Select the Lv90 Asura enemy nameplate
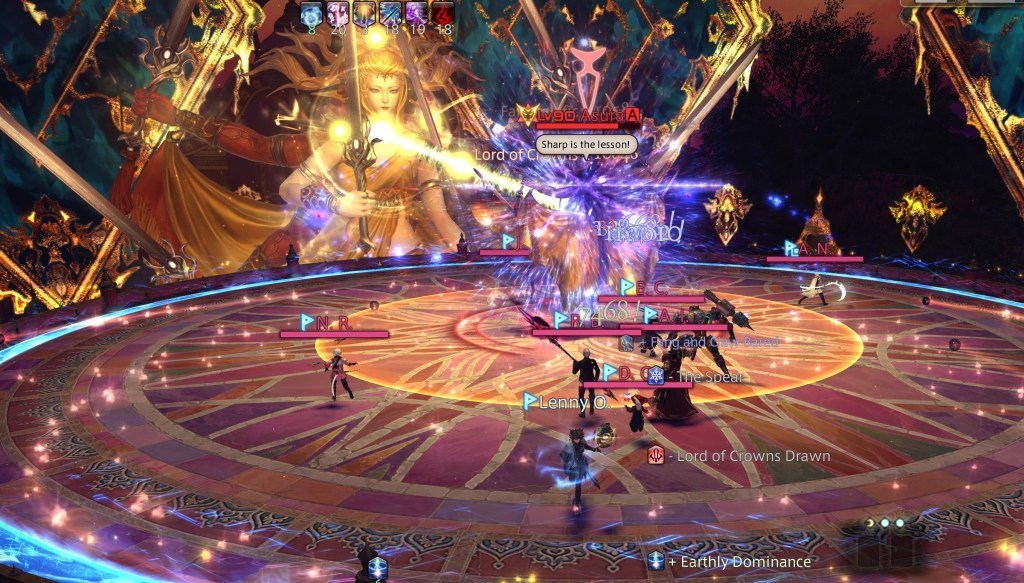 tap(585, 117)
